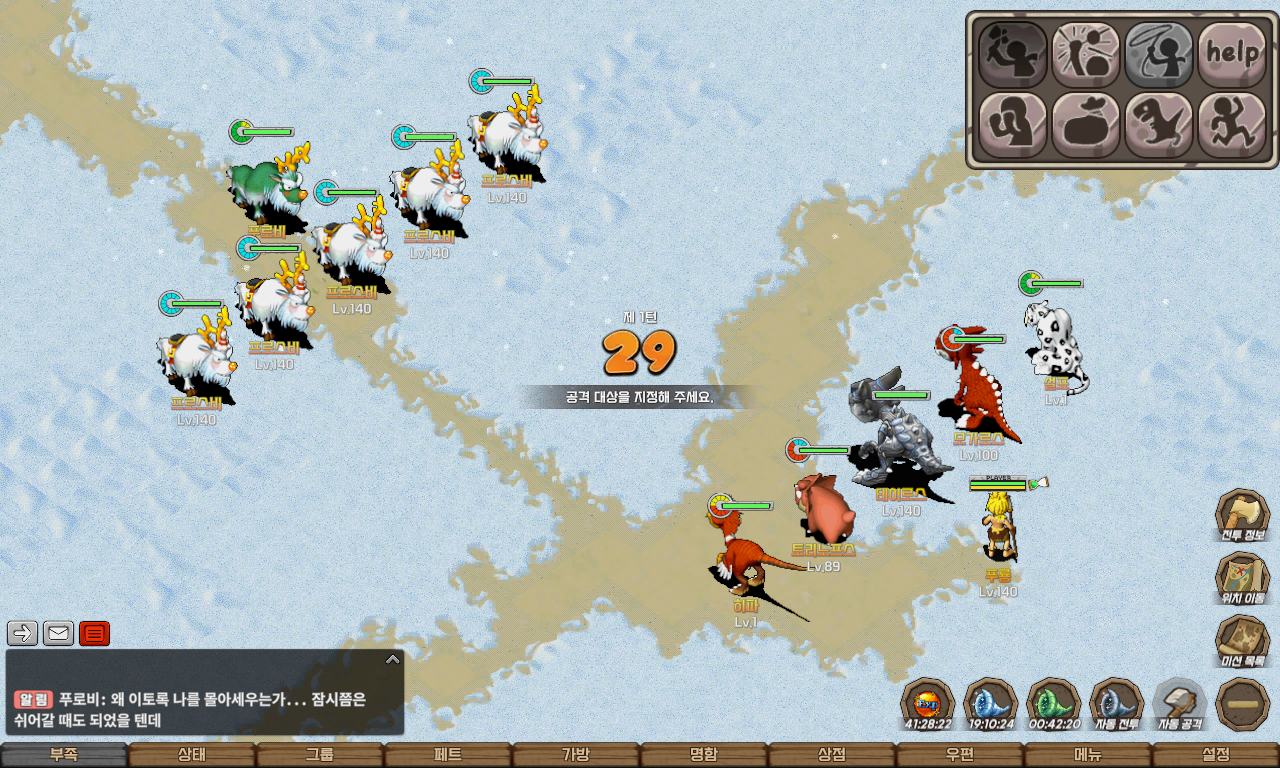Collapse side icons with the minus button
The height and width of the screenshot is (768, 1280).
pos(1242,704)
